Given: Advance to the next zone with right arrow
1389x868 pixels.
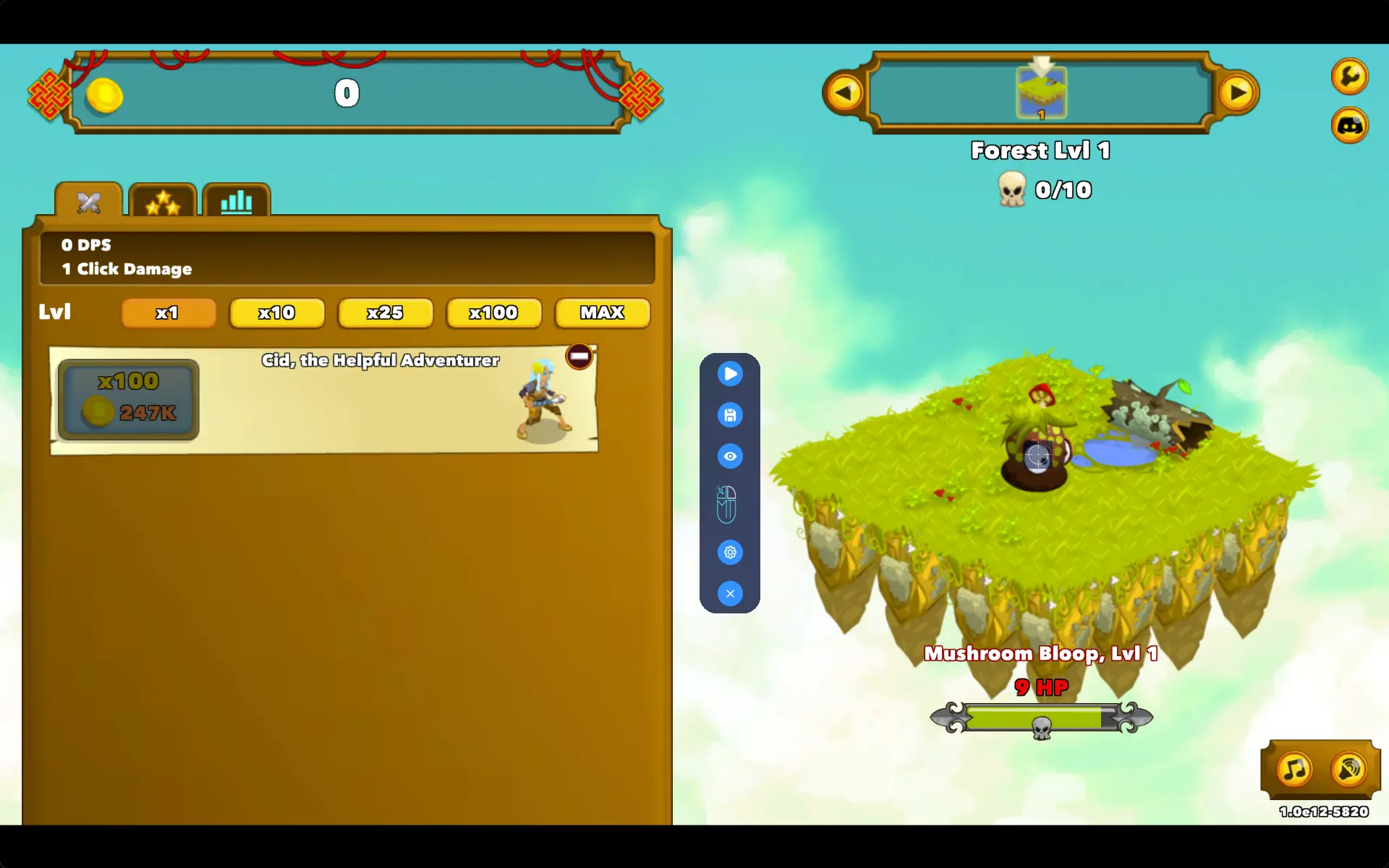Looking at the screenshot, I should pyautogui.click(x=1238, y=93).
